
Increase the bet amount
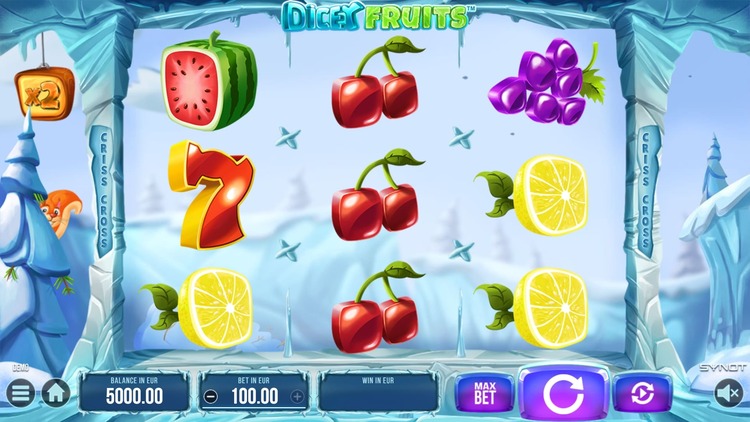point(297,396)
